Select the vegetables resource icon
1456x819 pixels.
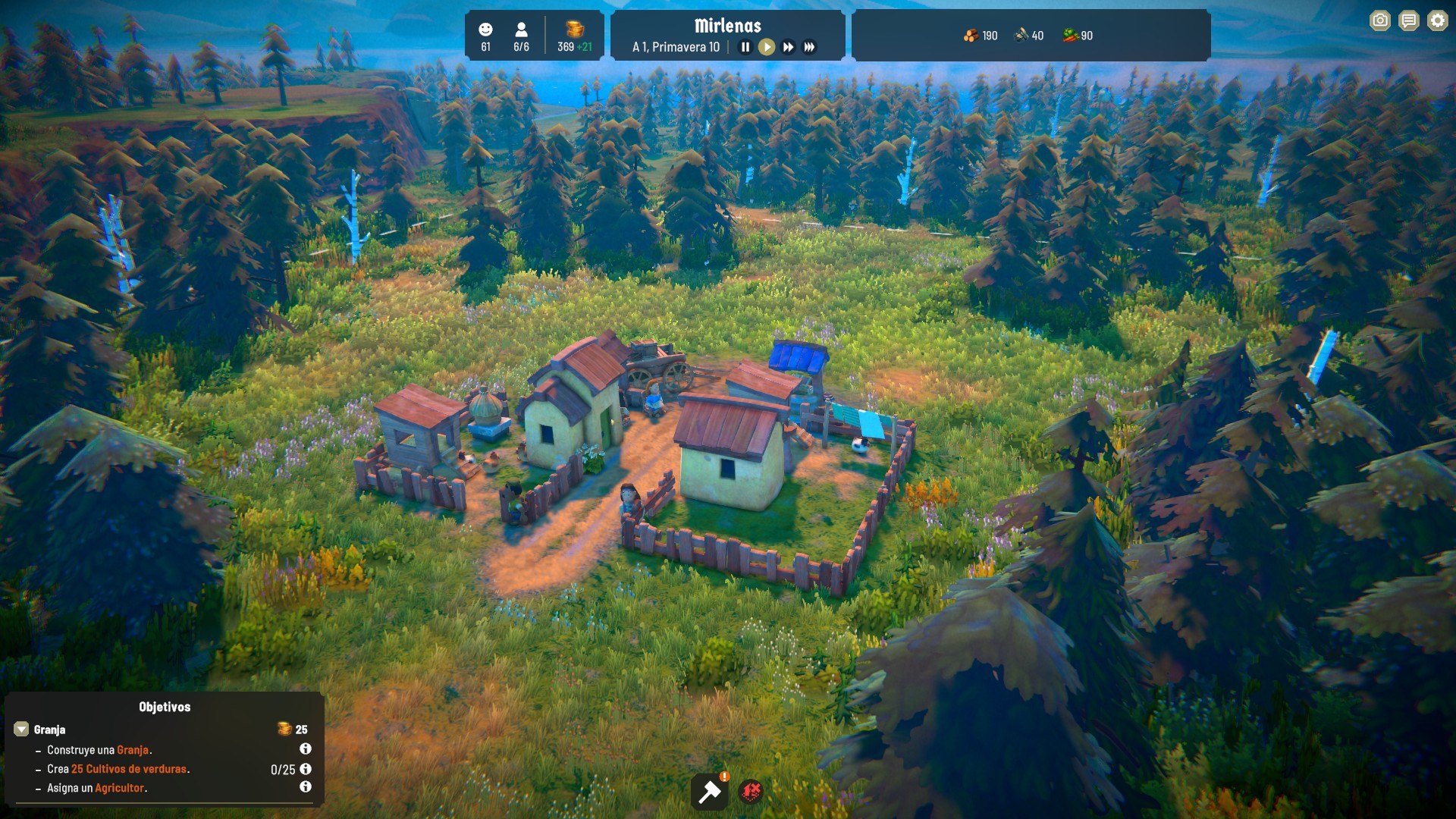coord(1070,36)
